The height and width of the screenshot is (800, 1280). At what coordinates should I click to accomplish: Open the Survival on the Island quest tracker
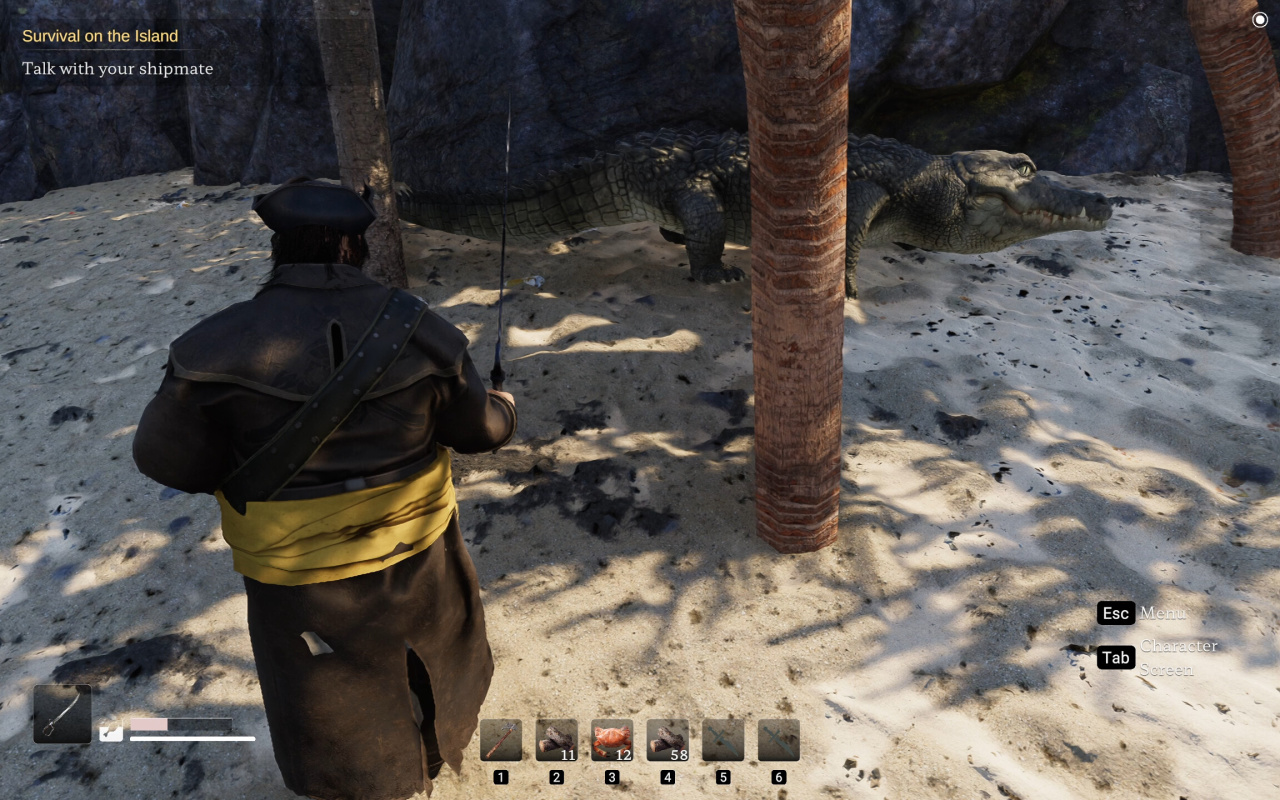[x=100, y=36]
